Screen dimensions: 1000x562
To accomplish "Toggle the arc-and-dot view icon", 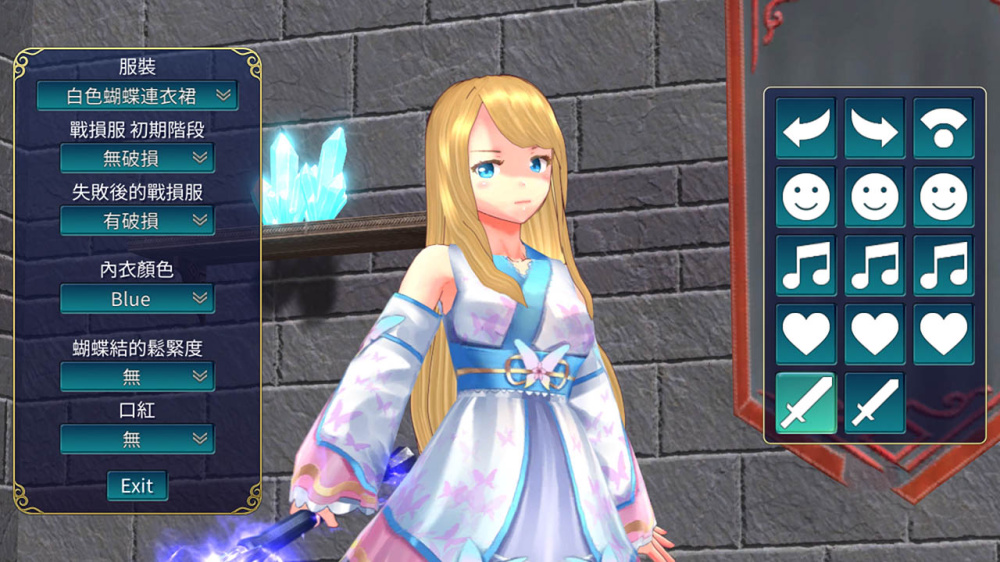I will 943,128.
